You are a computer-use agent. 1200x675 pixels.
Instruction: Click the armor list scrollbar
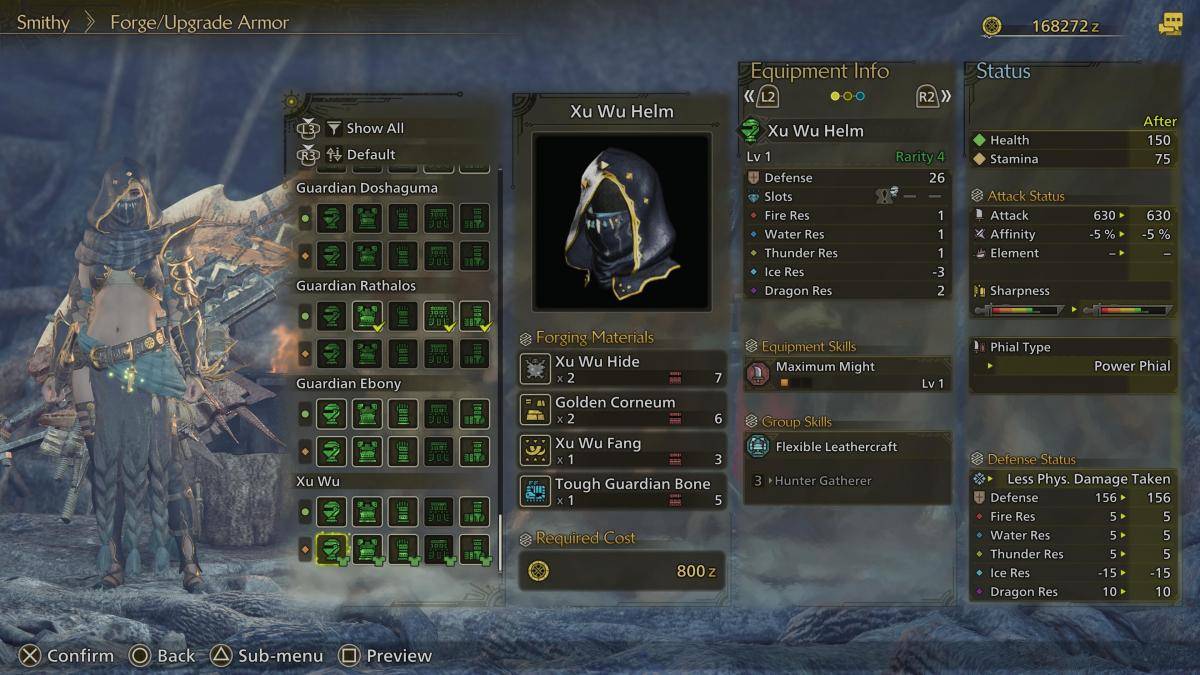501,540
